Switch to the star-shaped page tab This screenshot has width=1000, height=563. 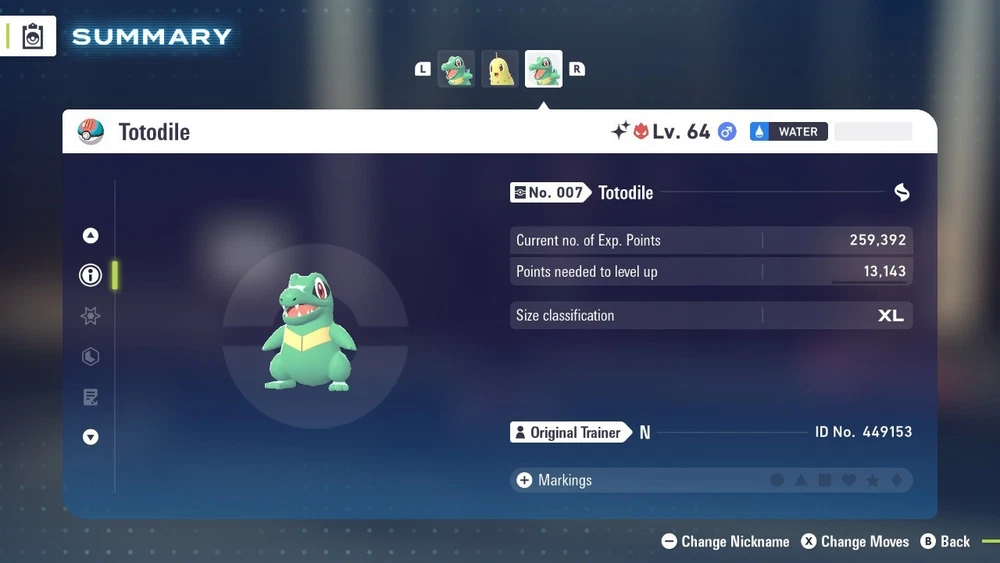click(90, 316)
